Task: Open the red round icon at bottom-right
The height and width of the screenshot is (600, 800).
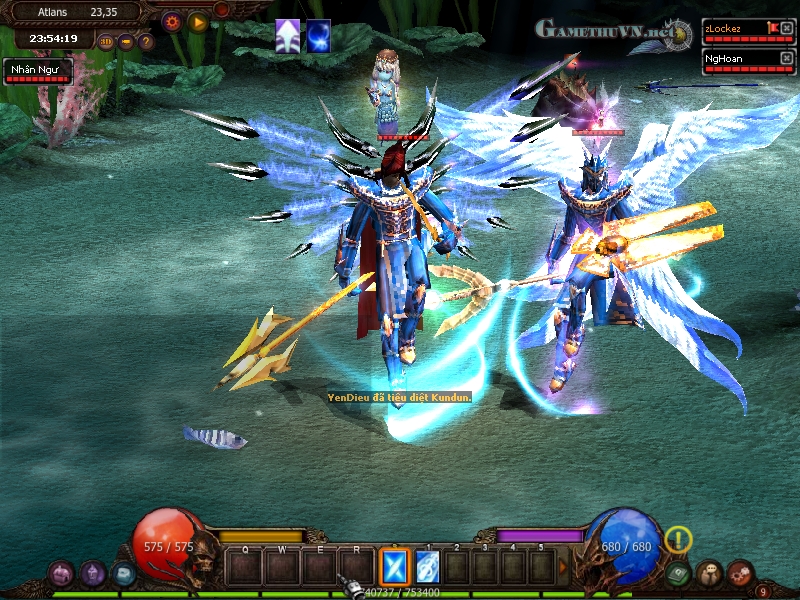Action: (740, 574)
